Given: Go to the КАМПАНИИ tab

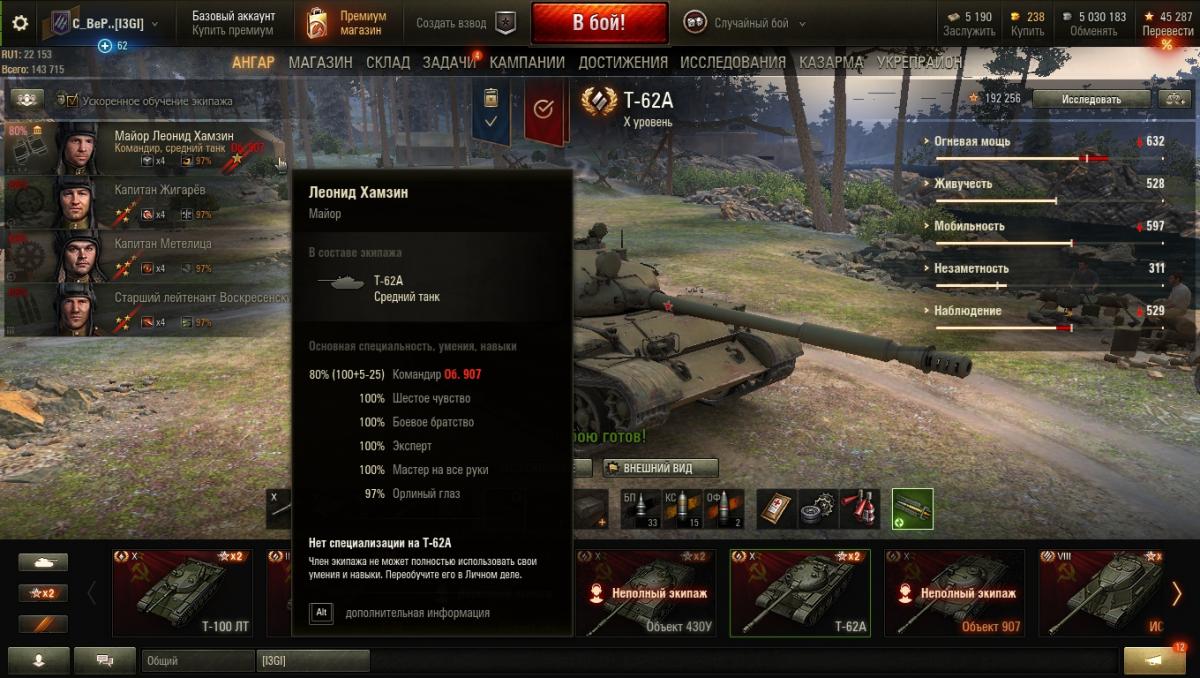Looking at the screenshot, I should [527, 62].
